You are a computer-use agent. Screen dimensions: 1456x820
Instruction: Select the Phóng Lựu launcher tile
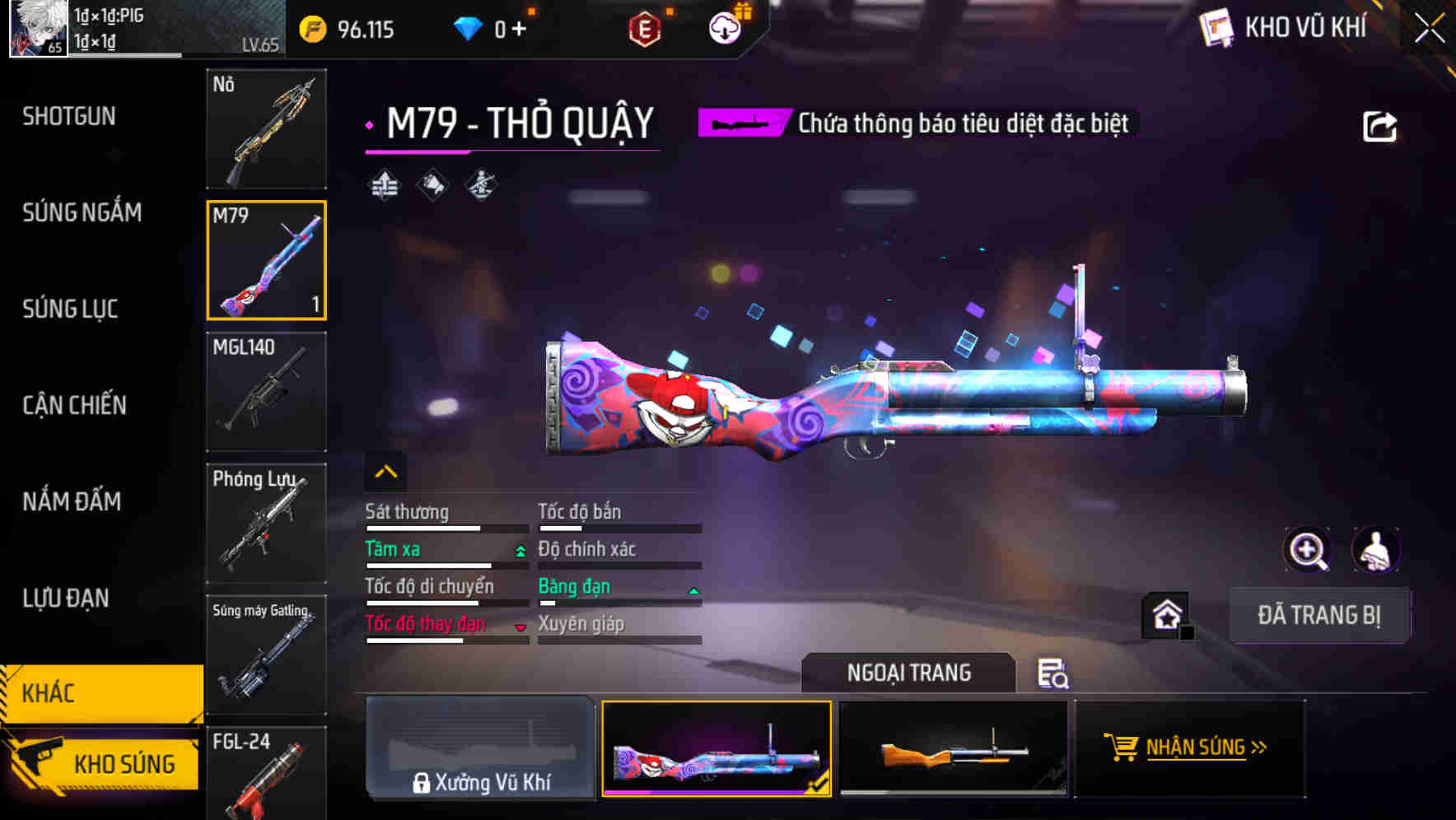pyautogui.click(x=266, y=524)
